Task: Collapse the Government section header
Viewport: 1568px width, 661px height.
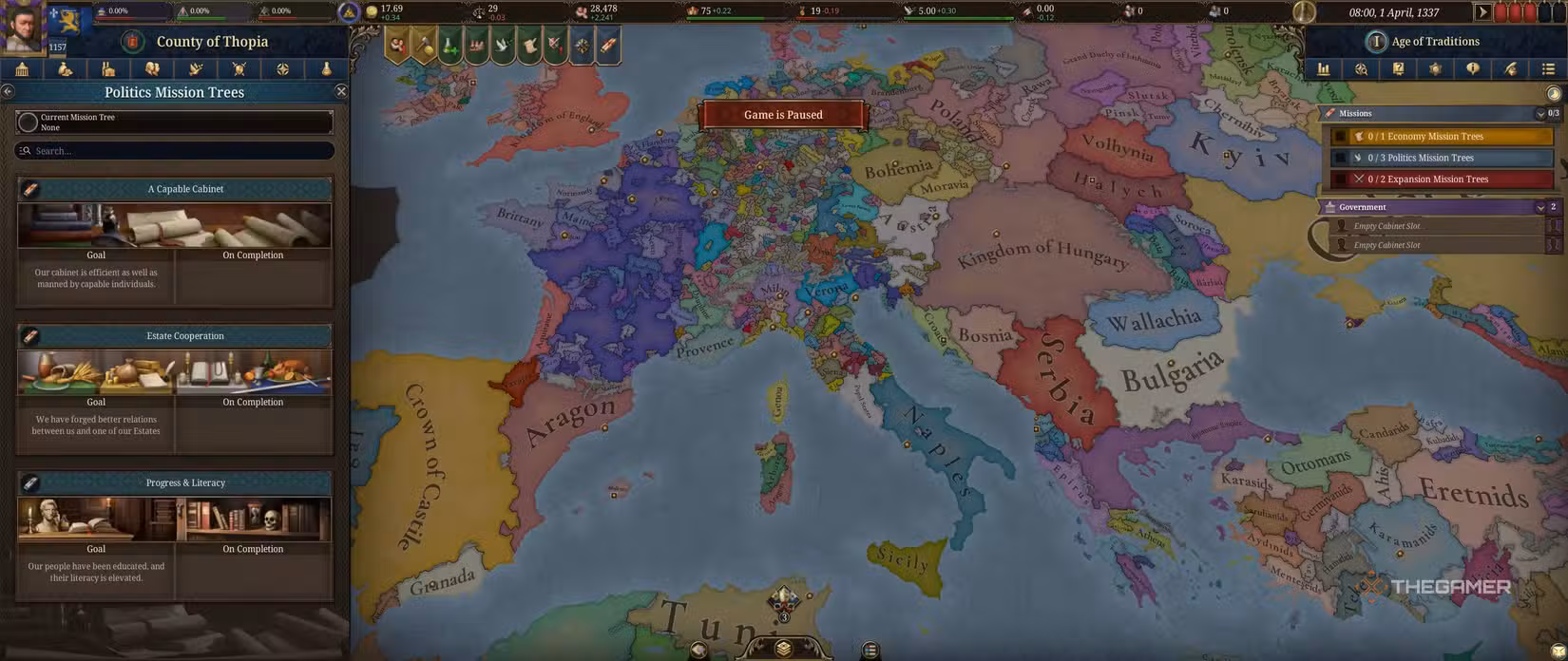Action: pos(1540,207)
